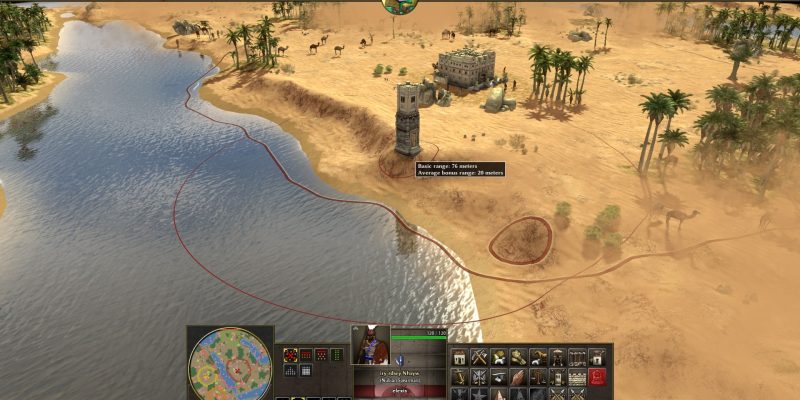Image resolution: width=800 pixels, height=400 pixels.
Task: Select the red cross formation button
Action: (x=291, y=355)
